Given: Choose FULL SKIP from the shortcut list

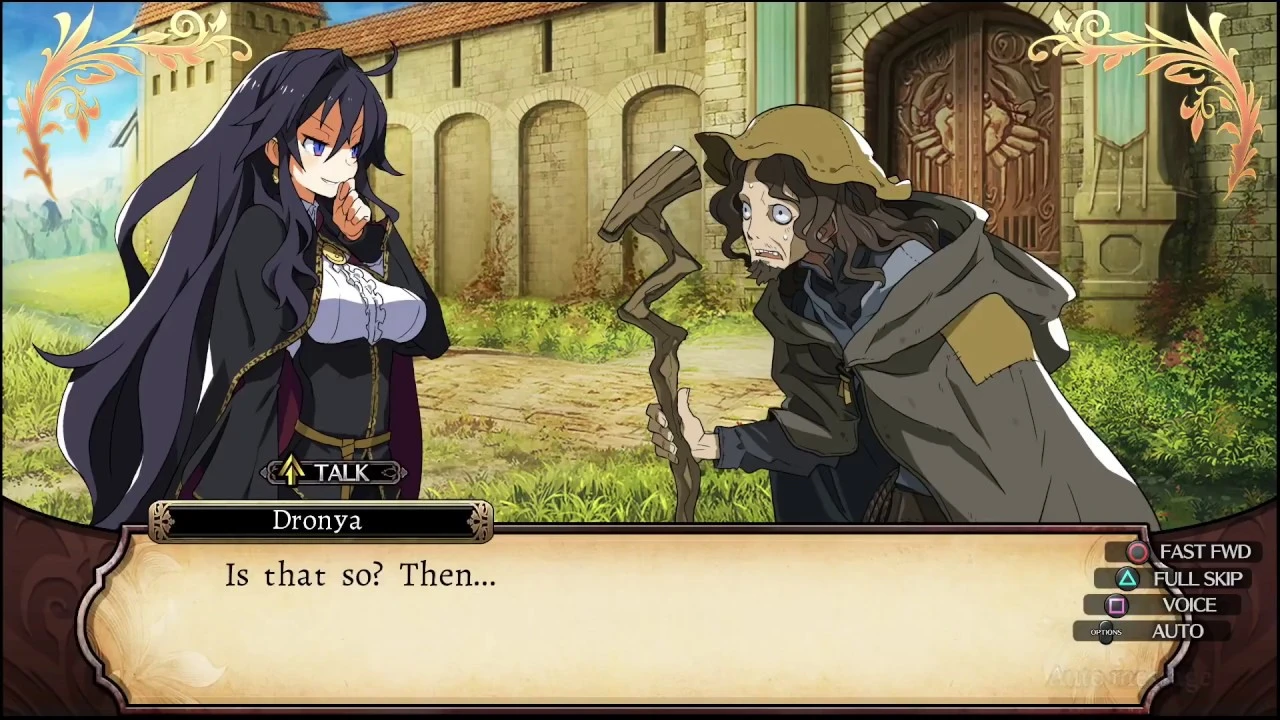Looking at the screenshot, I should pos(1197,578).
